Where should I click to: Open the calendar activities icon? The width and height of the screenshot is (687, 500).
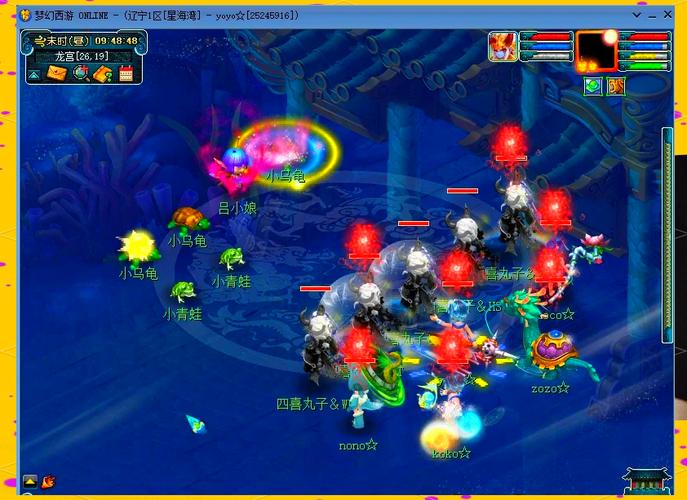click(x=126, y=74)
